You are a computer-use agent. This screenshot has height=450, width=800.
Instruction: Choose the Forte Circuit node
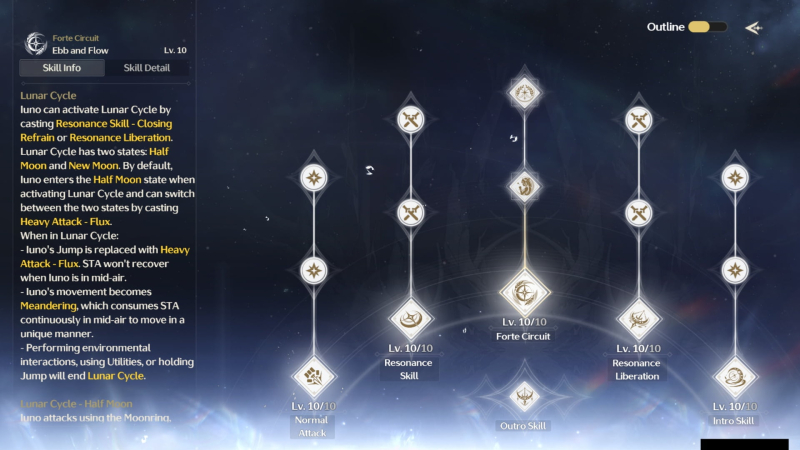(524, 292)
